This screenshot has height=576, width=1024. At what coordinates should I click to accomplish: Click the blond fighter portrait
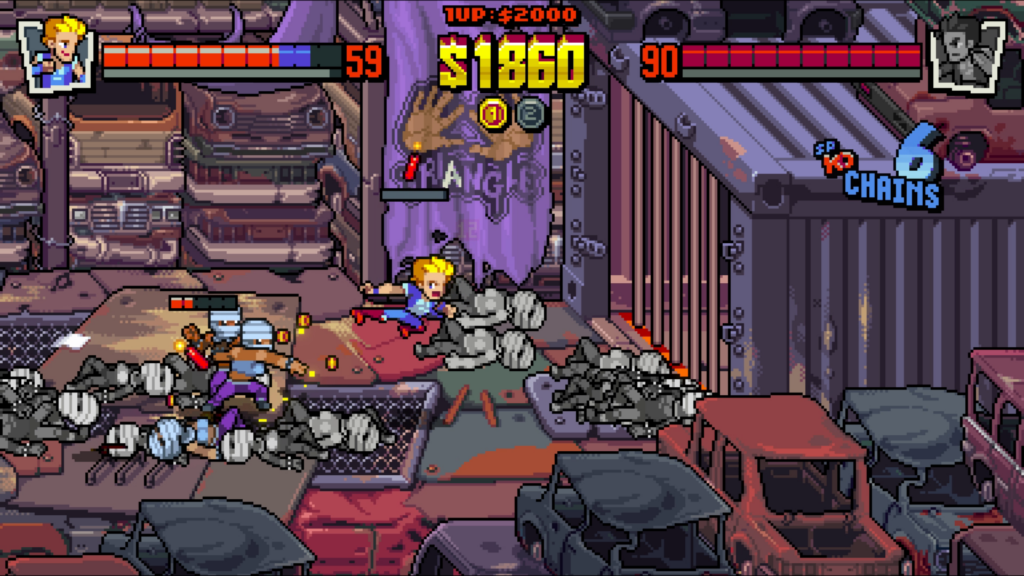(56, 53)
